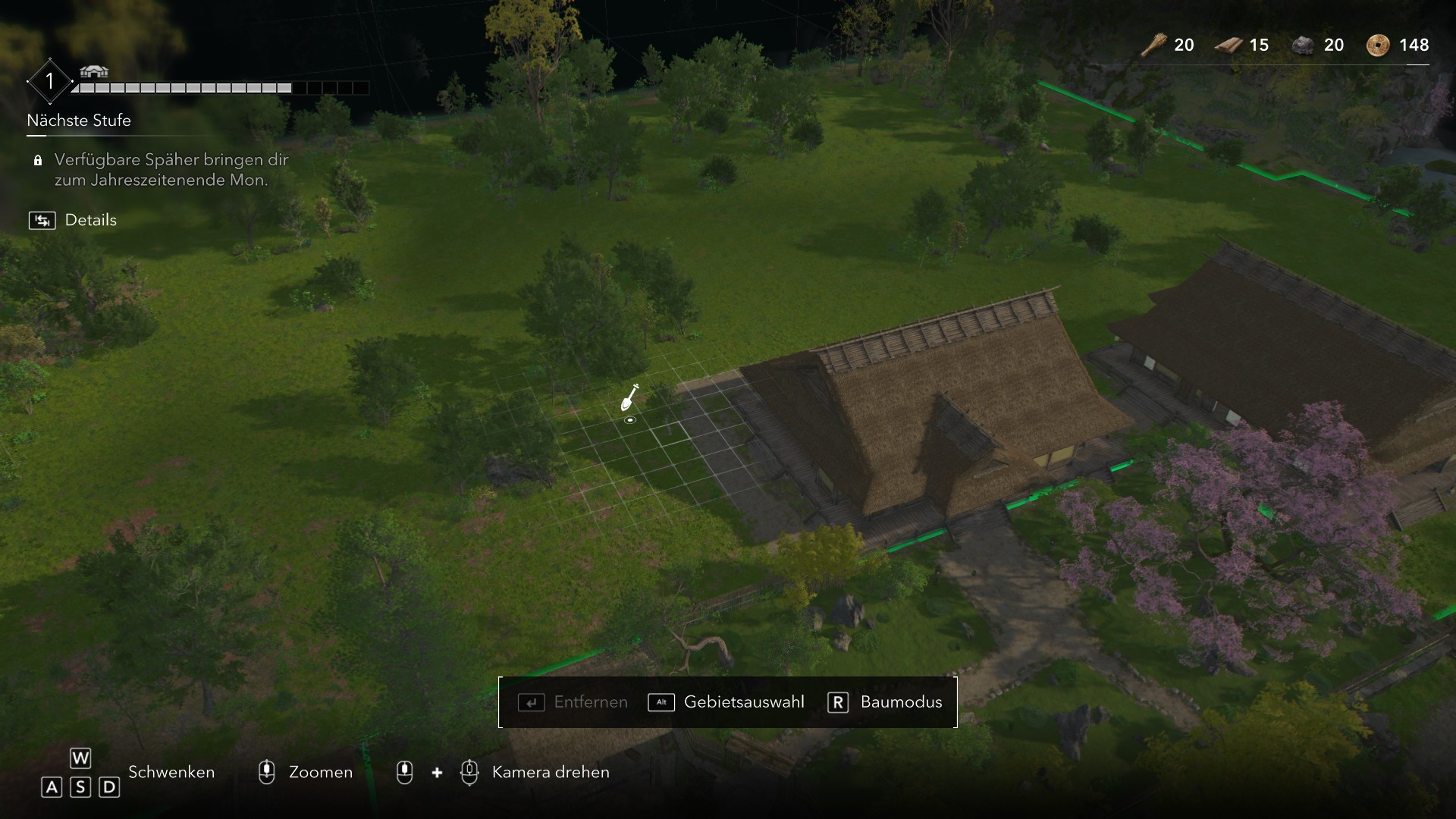Click the mouse icon beside Kamera drehen
Viewport: 1456px width, 819px height.
coord(470,772)
